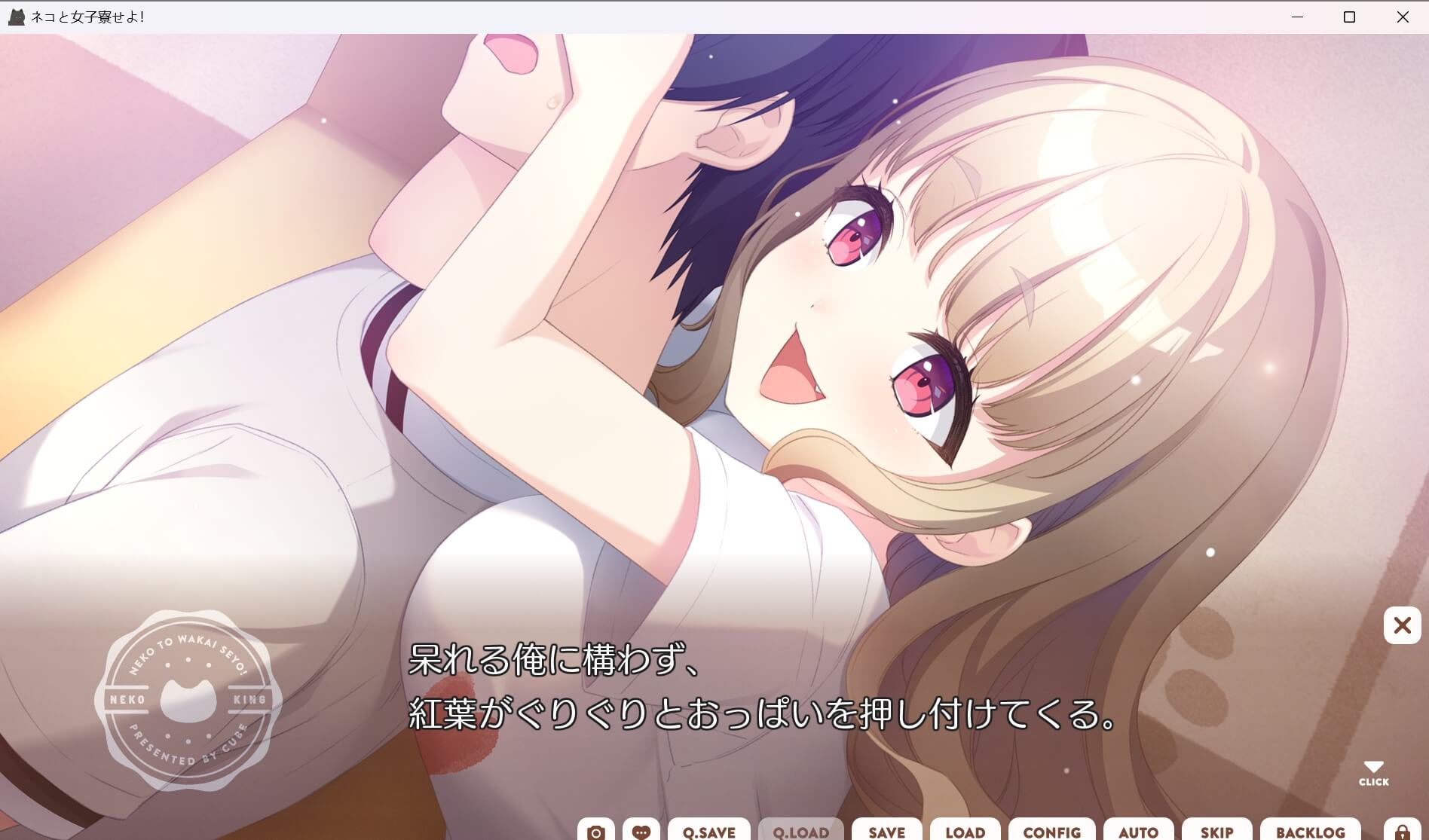Open the BACKLOG history
Screen dimensions: 1429x840
[x=1311, y=832]
